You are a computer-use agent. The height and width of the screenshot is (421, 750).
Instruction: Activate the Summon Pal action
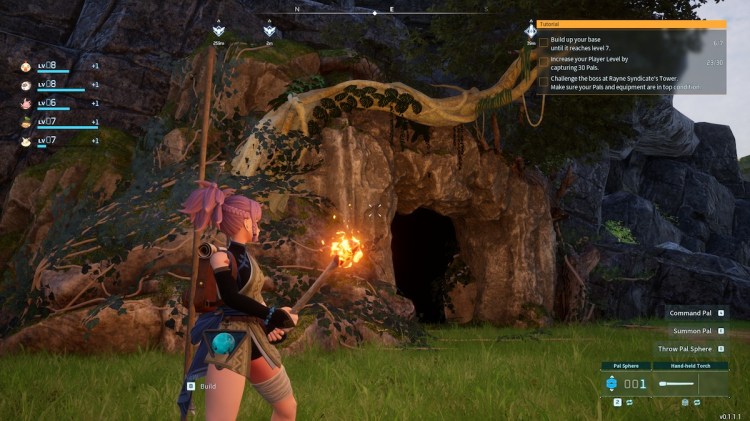point(692,331)
